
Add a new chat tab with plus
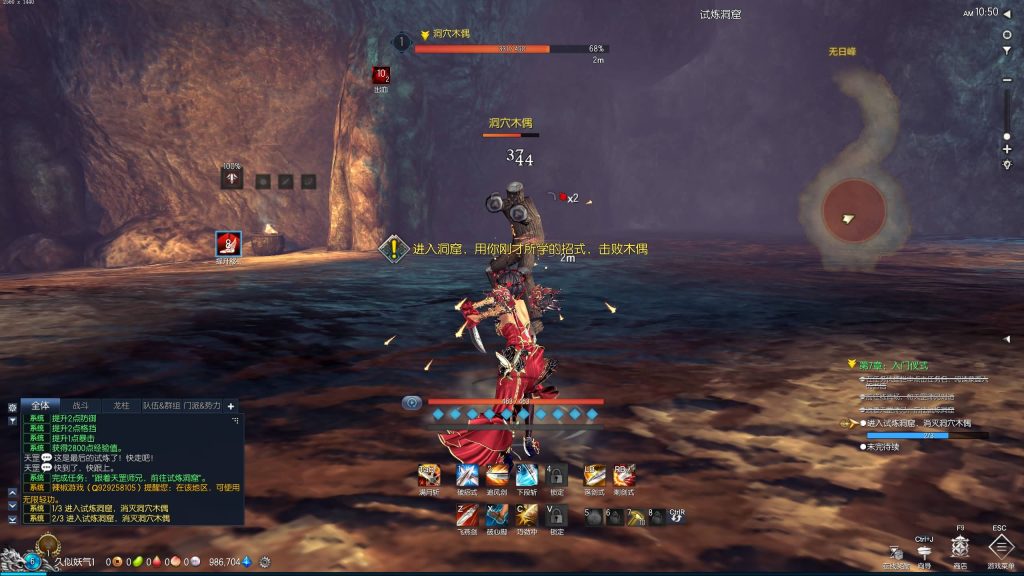[x=231, y=406]
